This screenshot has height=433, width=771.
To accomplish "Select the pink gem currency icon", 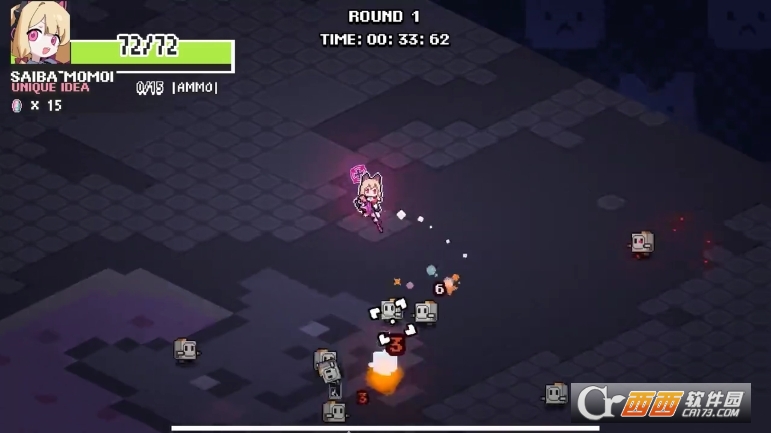I will click(x=16, y=105).
